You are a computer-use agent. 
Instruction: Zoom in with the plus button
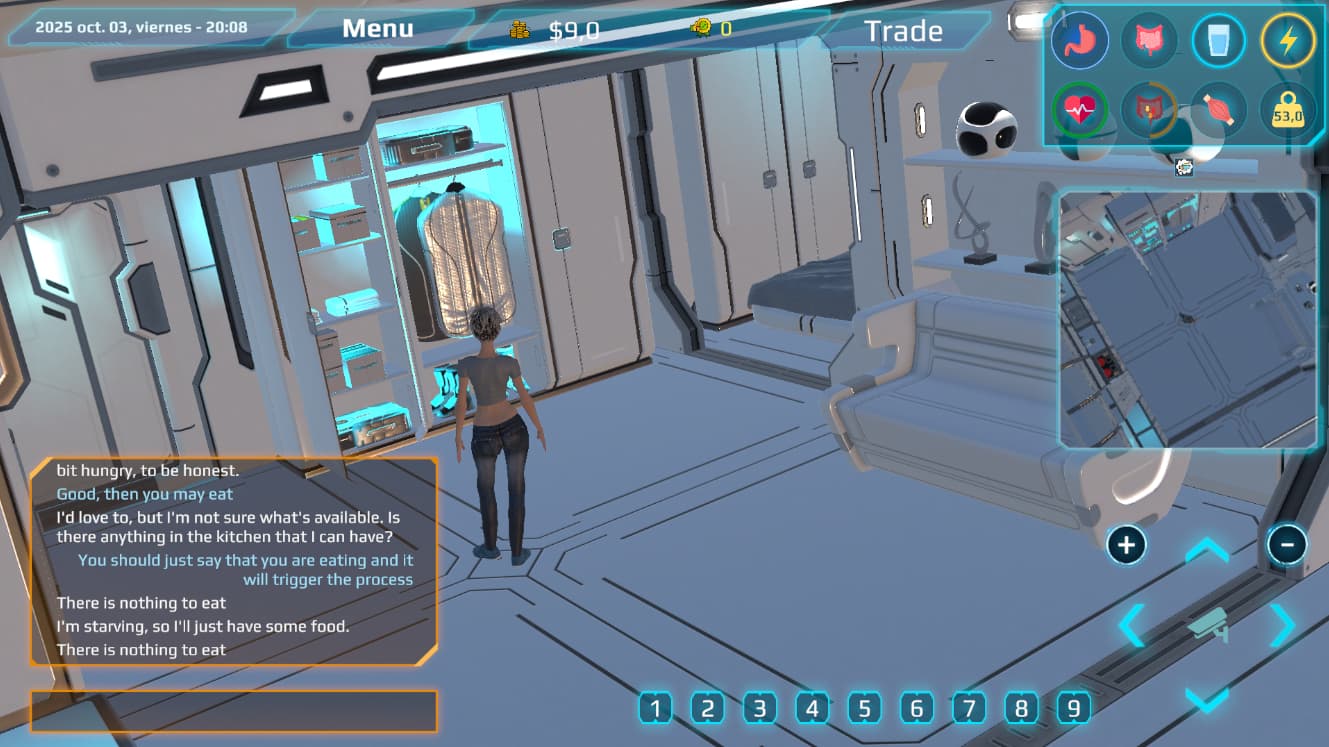(1126, 545)
